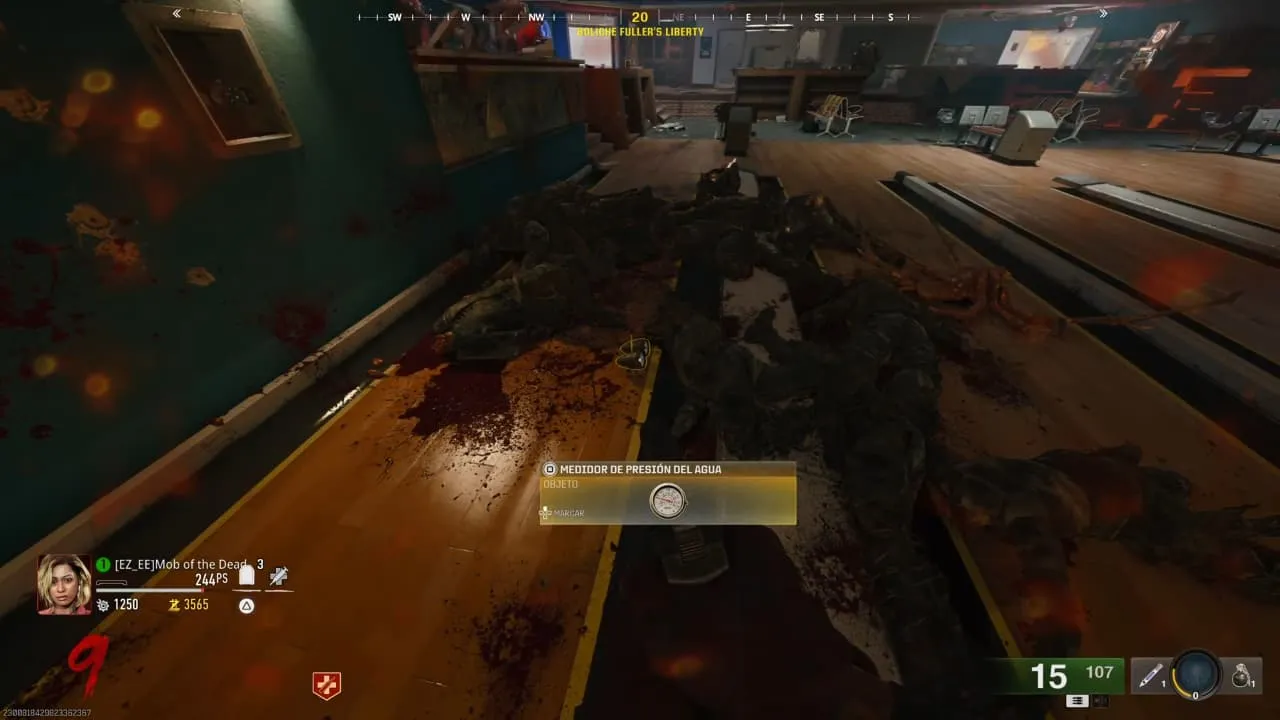The height and width of the screenshot is (720, 1280).
Task: Click the pressure gauge image in the item card
Action: [x=667, y=501]
